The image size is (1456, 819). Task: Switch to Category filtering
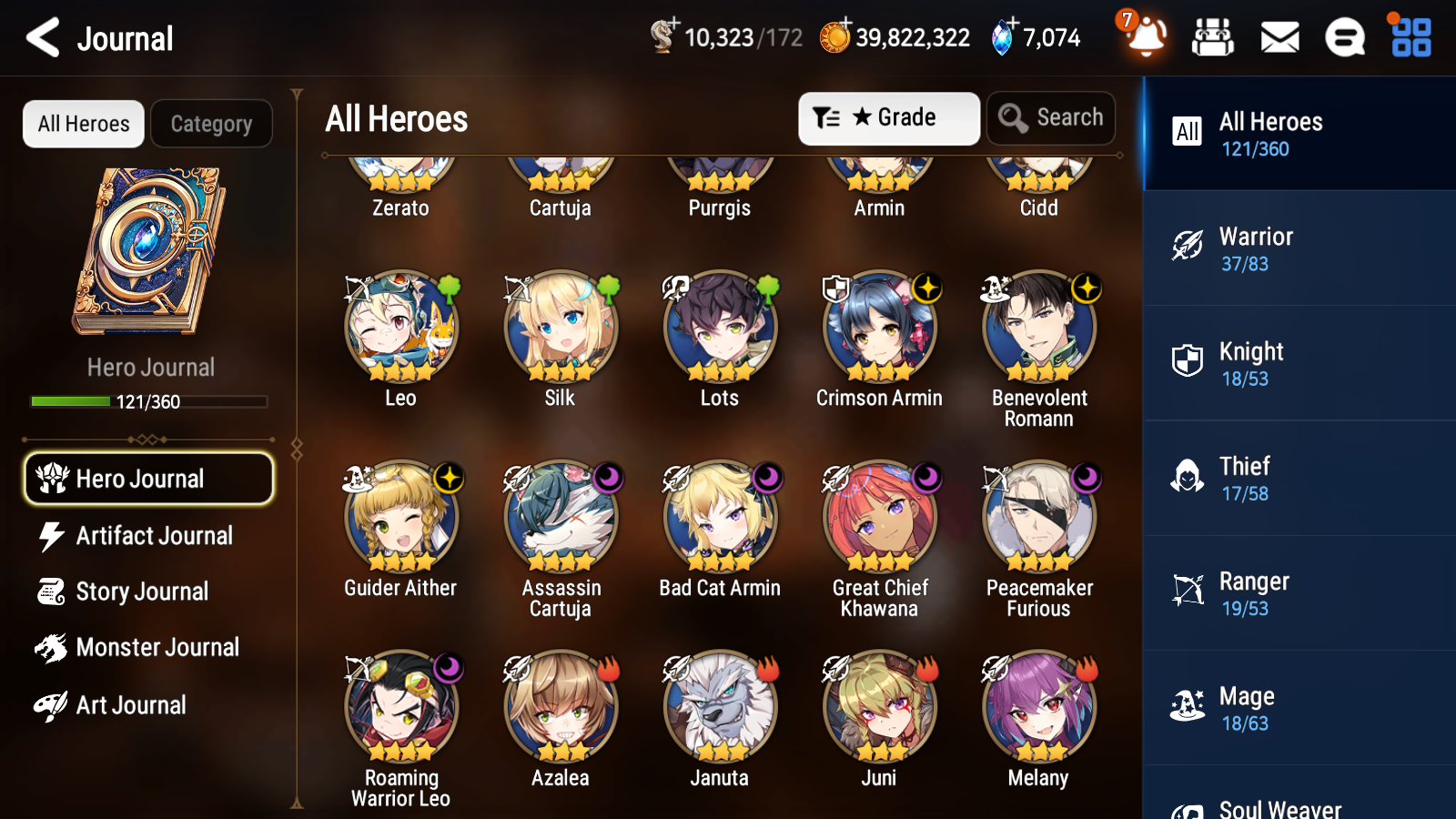(x=211, y=124)
